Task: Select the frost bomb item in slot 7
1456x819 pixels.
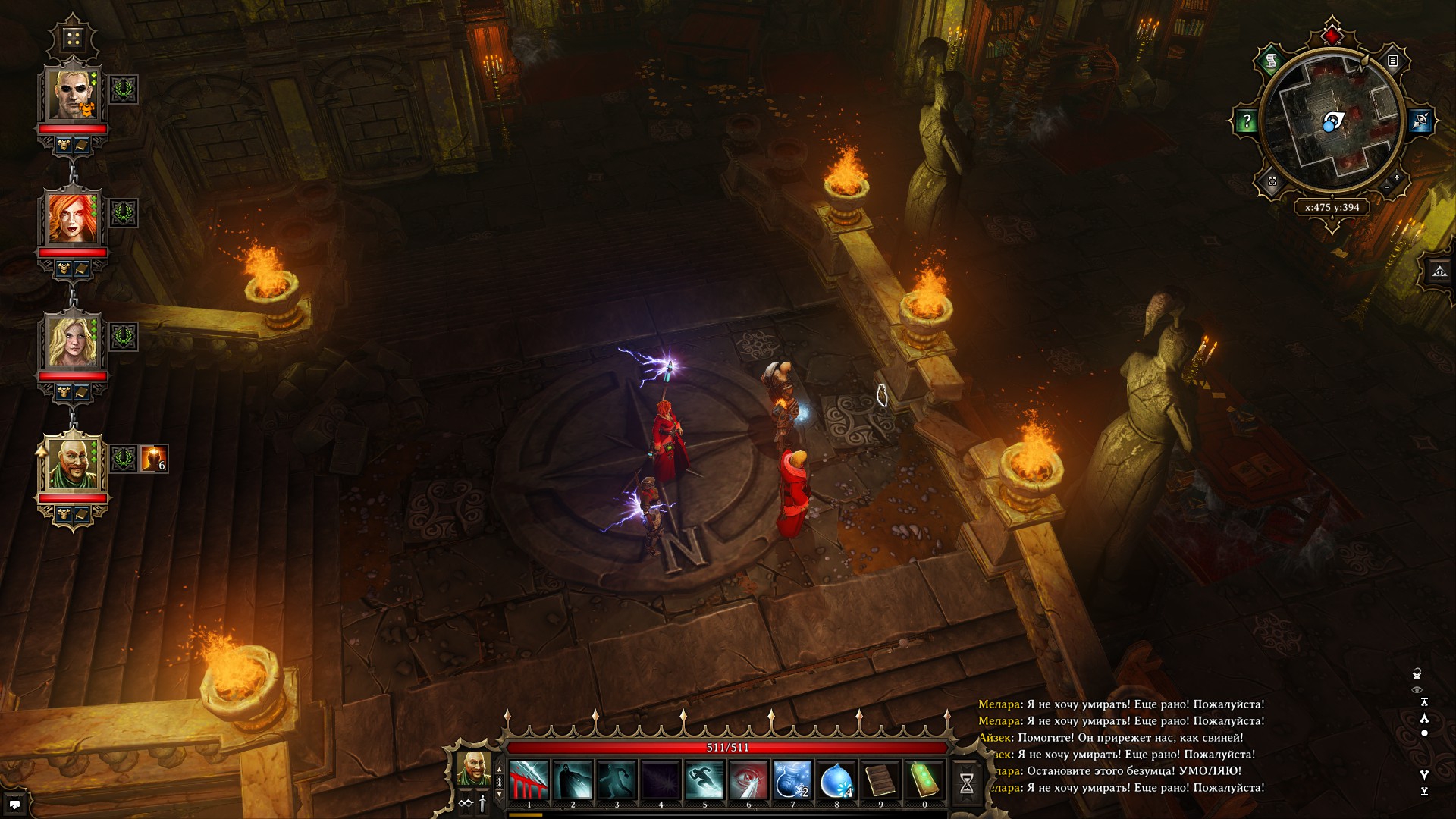Action: (x=792, y=781)
